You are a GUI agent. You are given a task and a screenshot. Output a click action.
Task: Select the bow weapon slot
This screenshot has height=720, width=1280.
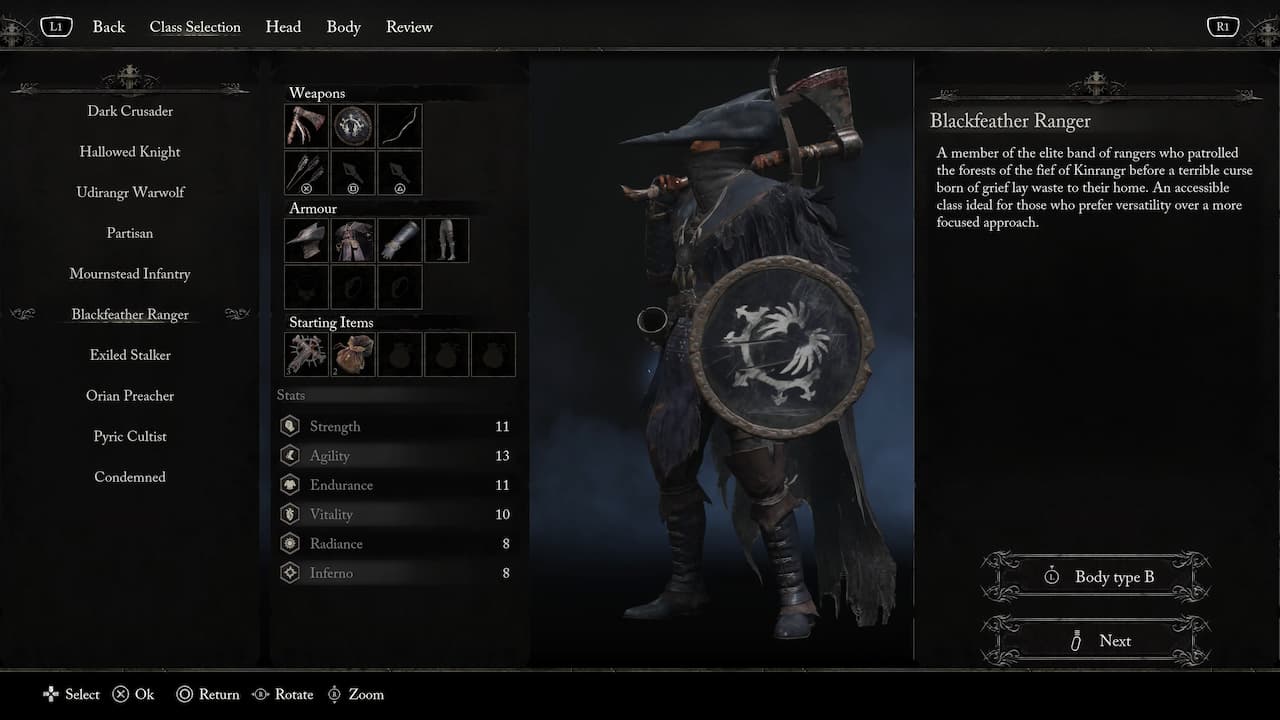(x=399, y=125)
